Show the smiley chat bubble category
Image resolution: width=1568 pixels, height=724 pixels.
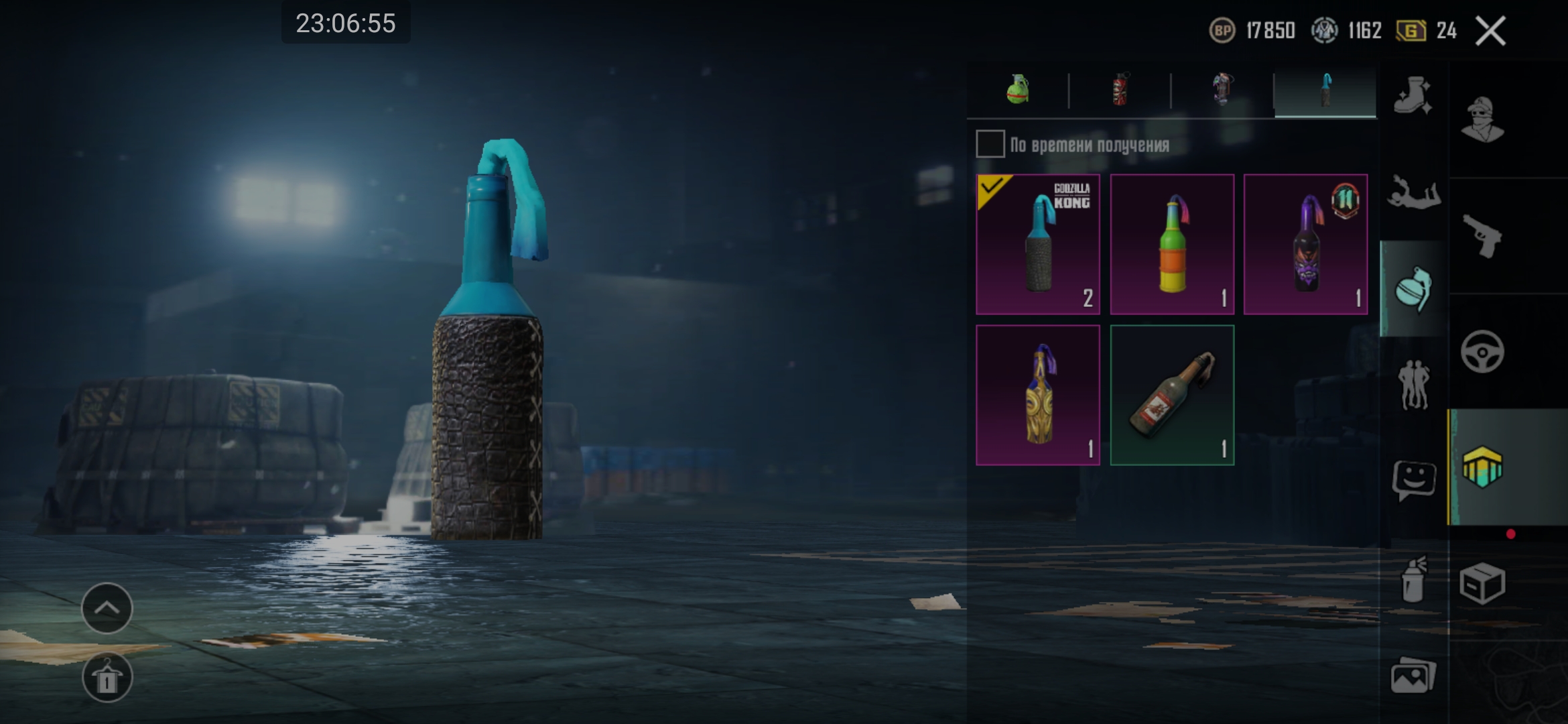pyautogui.click(x=1413, y=480)
